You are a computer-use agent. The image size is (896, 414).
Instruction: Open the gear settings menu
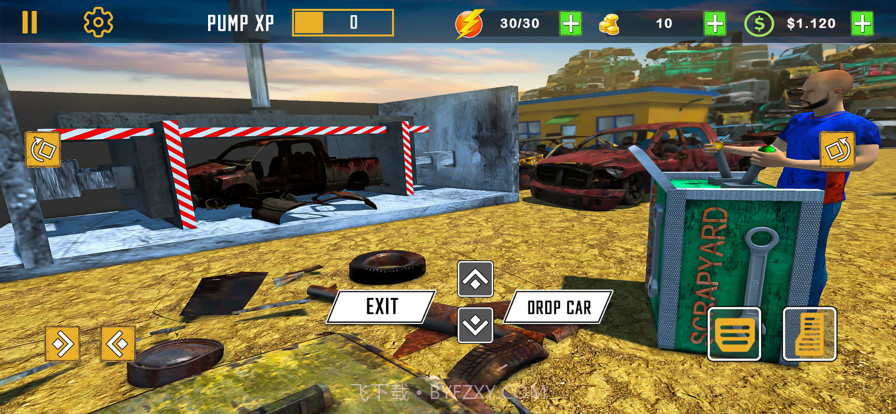click(98, 22)
